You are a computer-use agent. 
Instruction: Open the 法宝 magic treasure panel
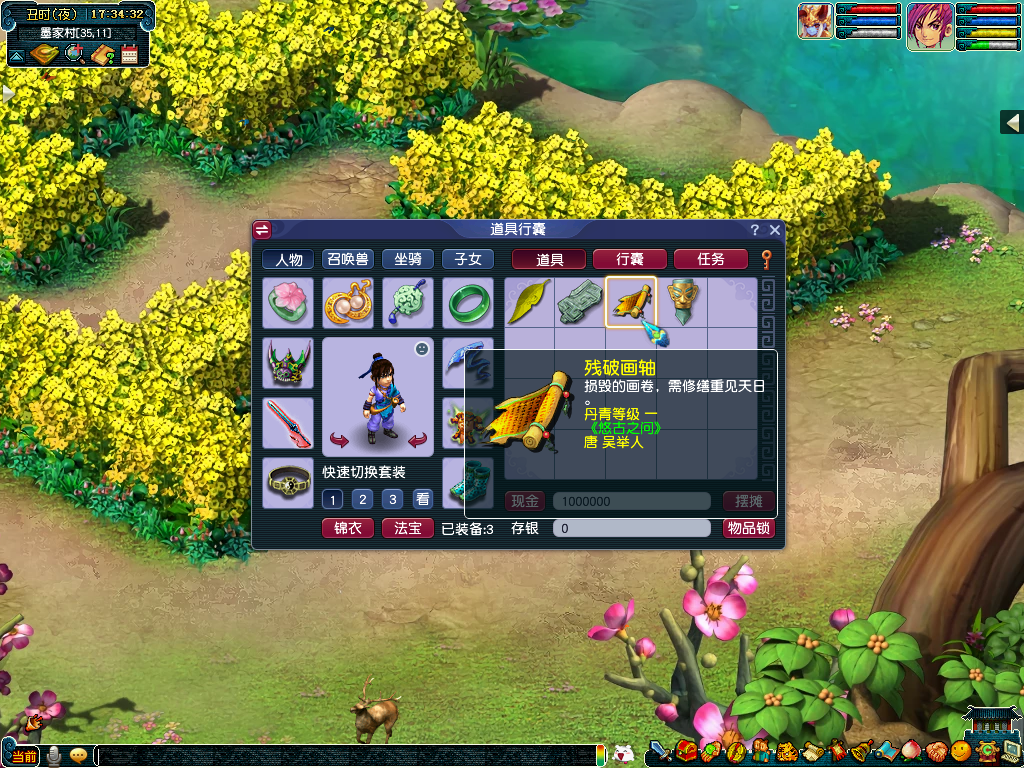pyautogui.click(x=408, y=528)
